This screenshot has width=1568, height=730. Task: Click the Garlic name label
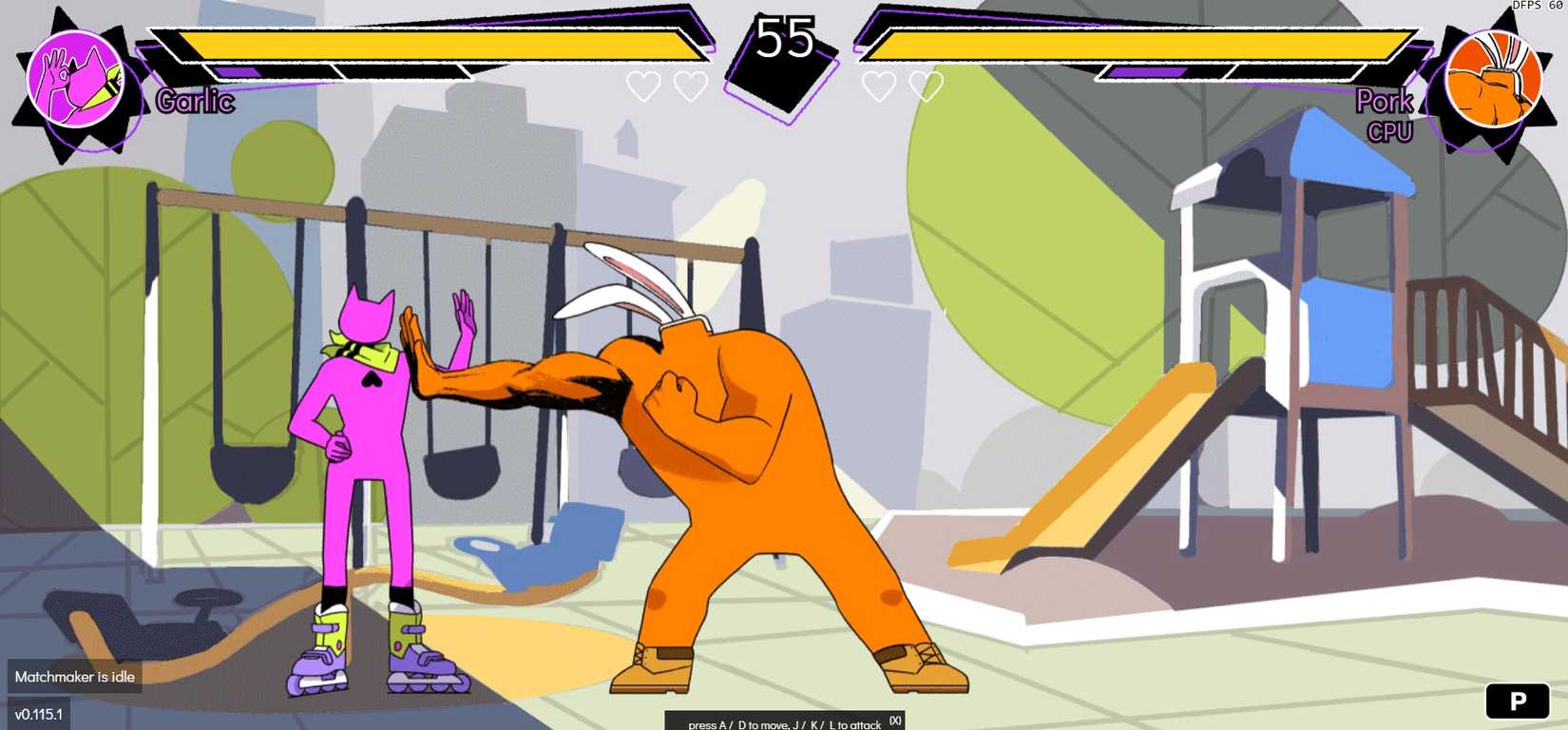tap(193, 102)
